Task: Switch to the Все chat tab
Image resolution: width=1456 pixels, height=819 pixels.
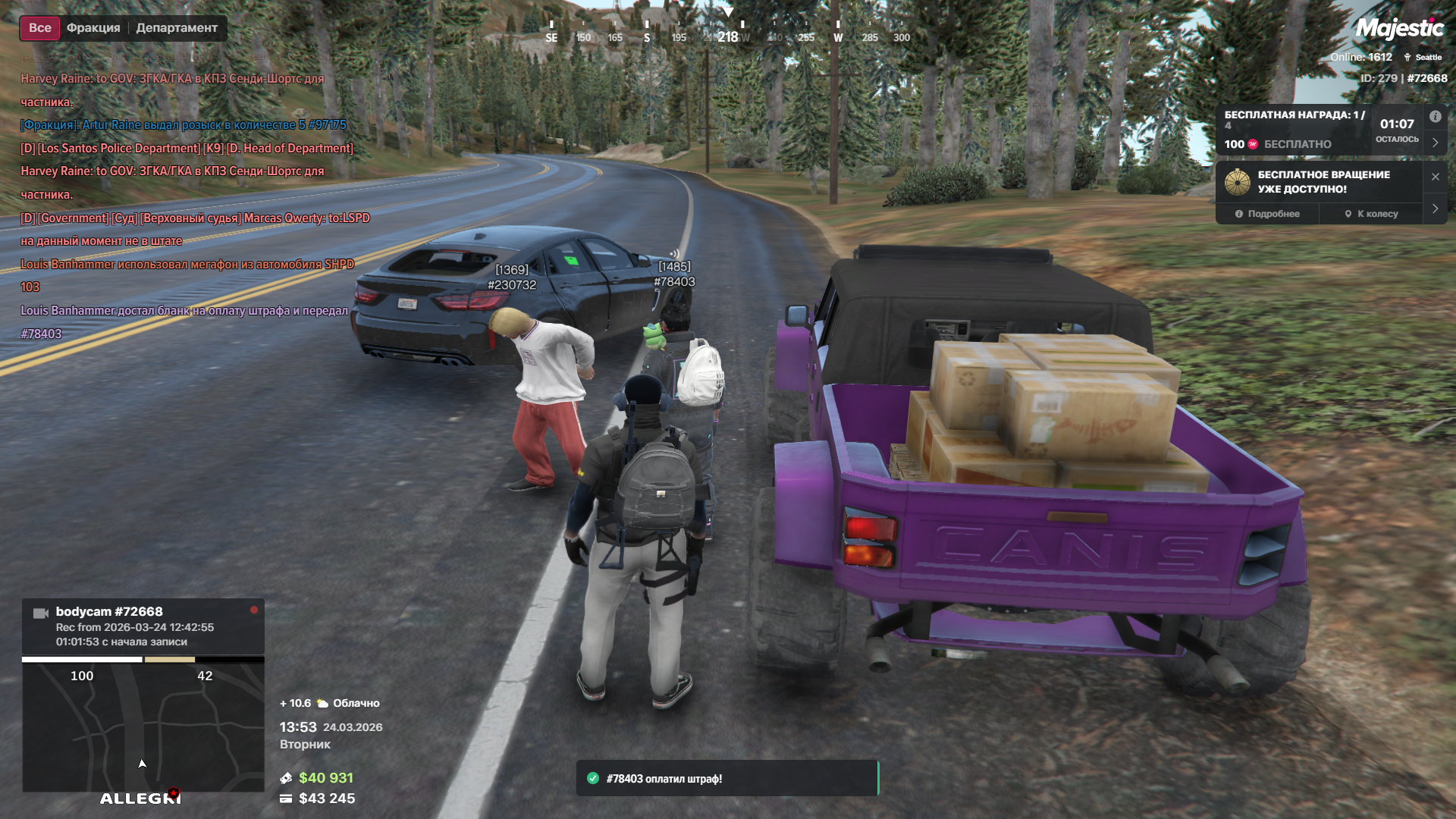Action: point(39,28)
